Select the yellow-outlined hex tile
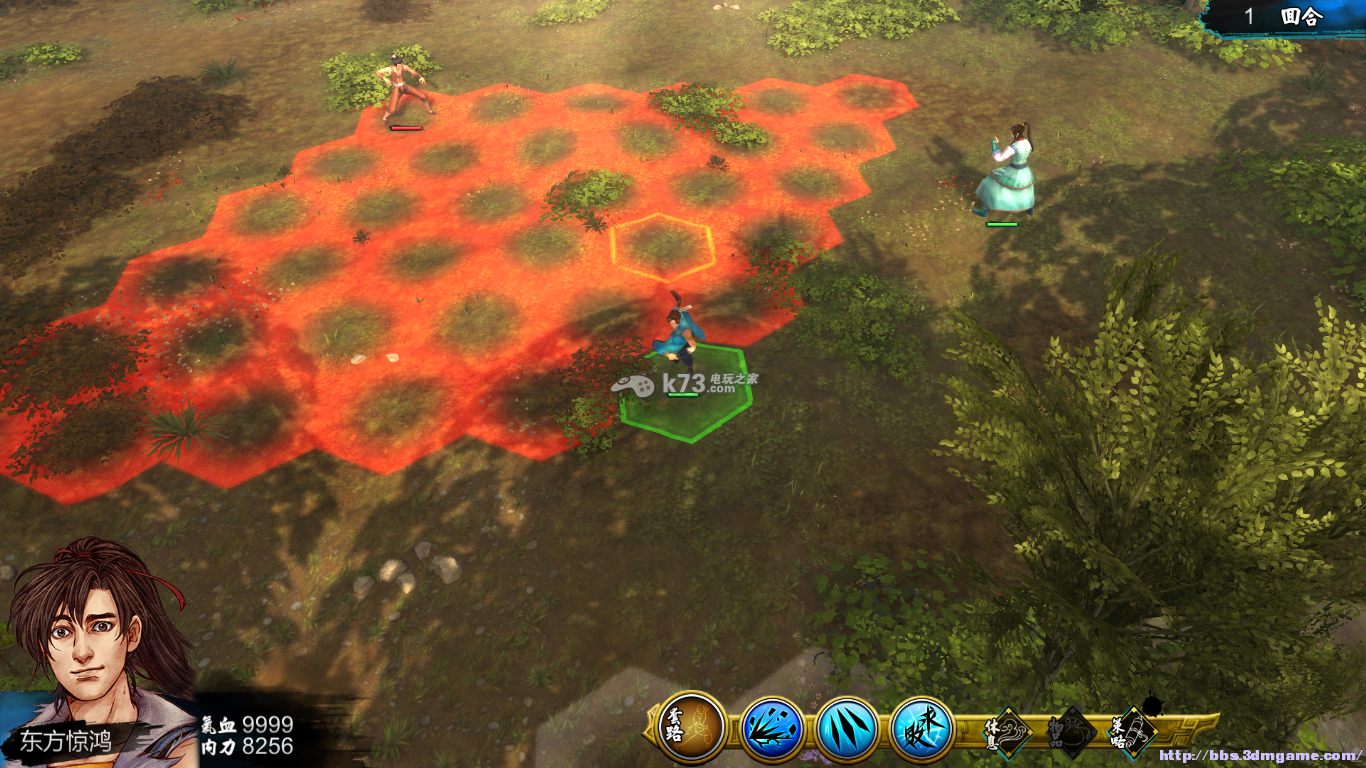 coord(662,246)
